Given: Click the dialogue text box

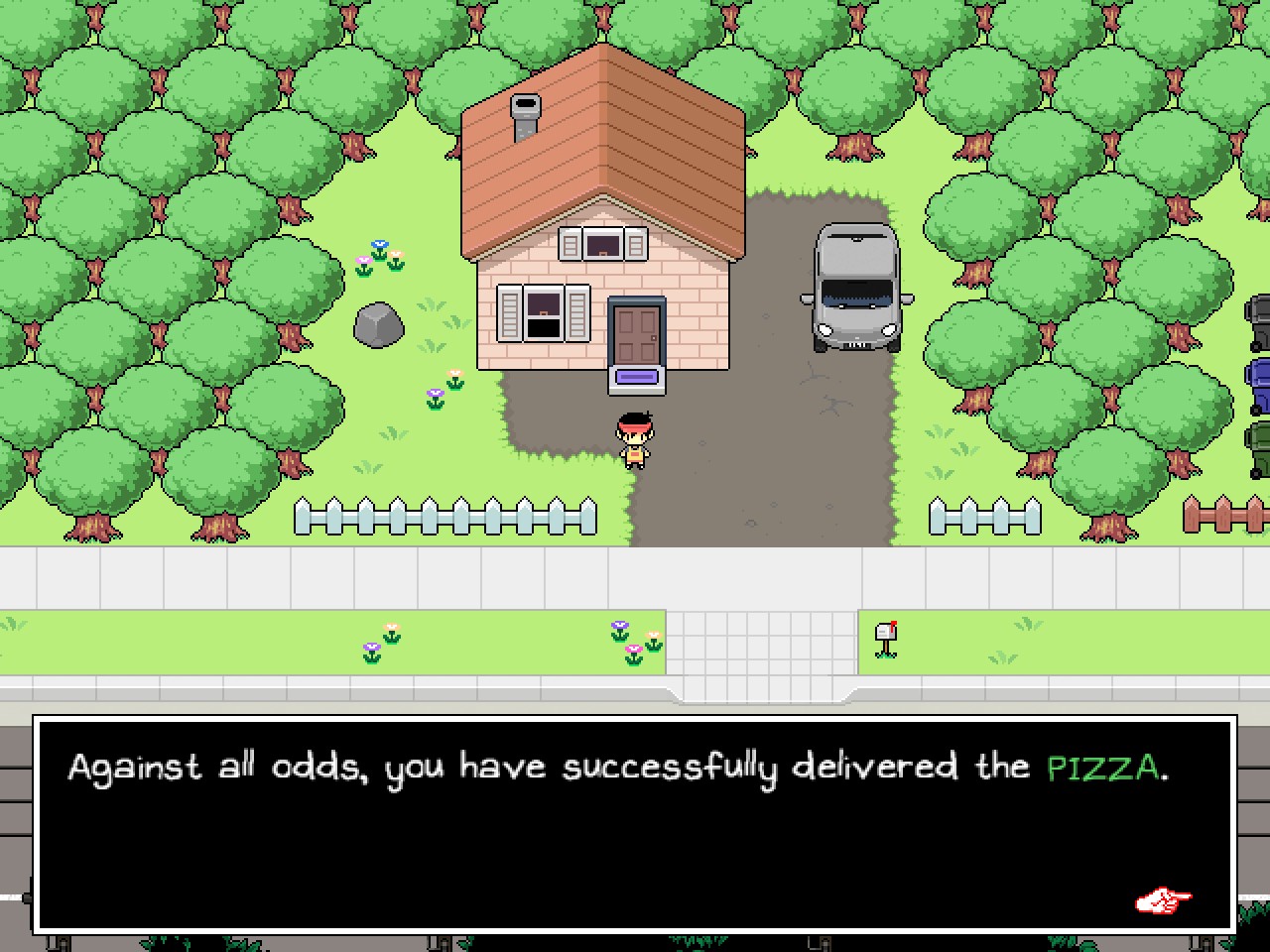Looking at the screenshot, I should click(635, 823).
